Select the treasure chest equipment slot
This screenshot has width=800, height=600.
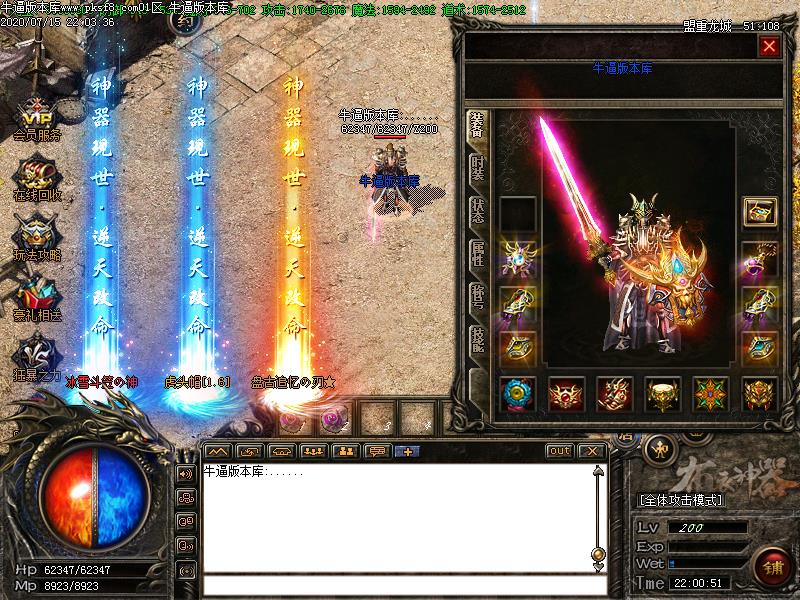(x=759, y=212)
